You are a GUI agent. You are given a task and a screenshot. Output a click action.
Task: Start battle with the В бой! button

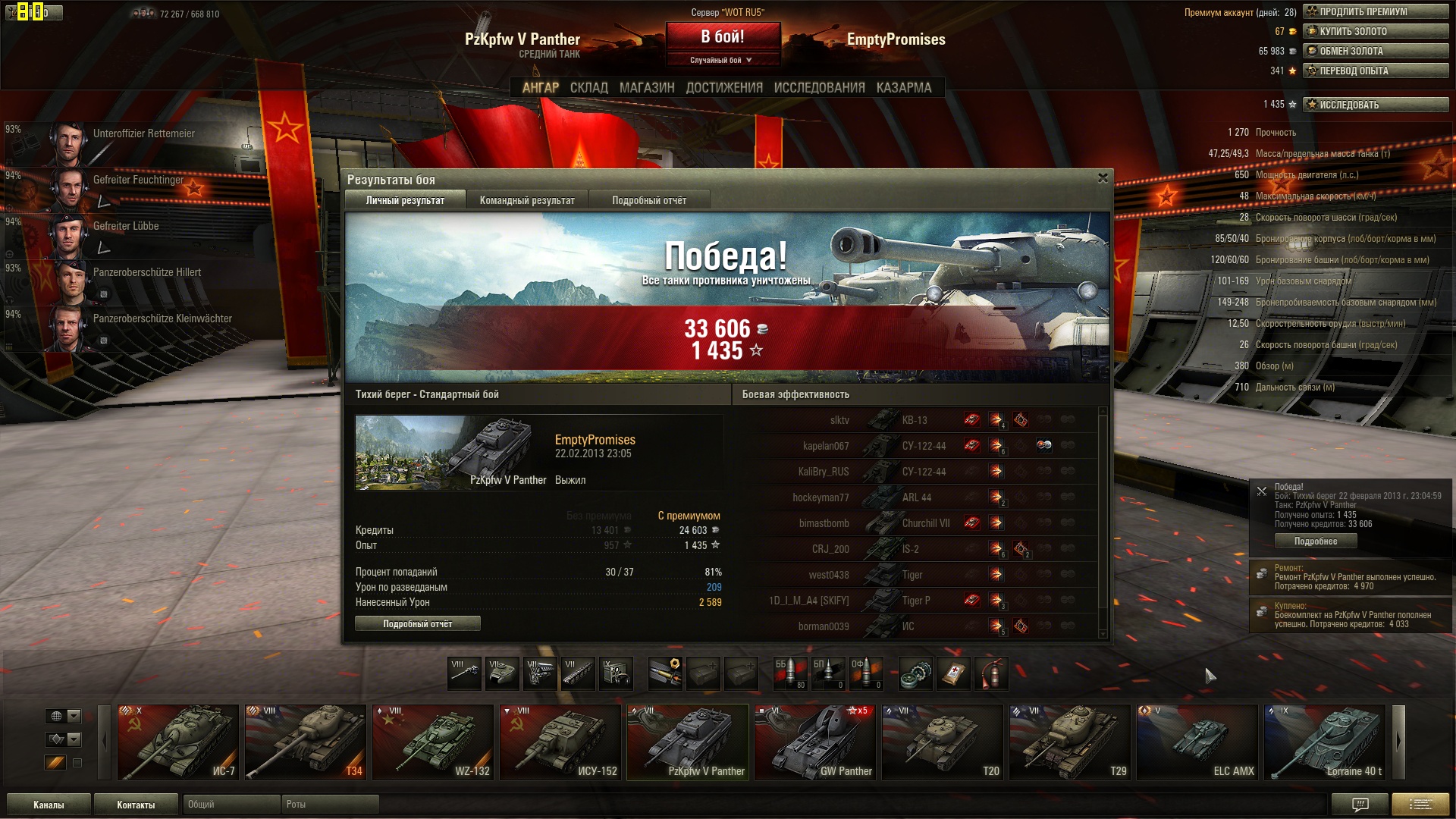tap(723, 36)
